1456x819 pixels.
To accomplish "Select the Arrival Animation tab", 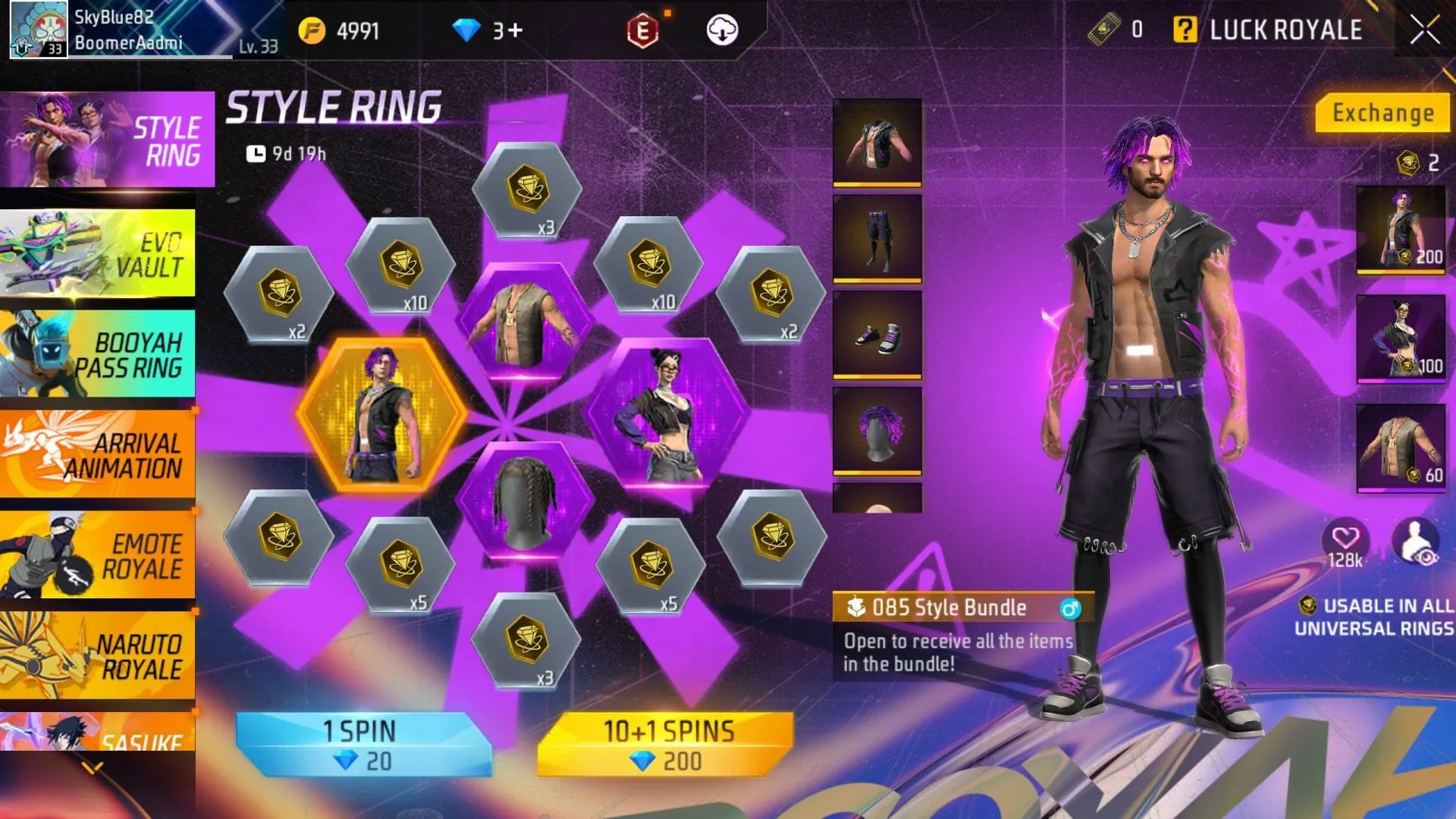I will pos(99,453).
